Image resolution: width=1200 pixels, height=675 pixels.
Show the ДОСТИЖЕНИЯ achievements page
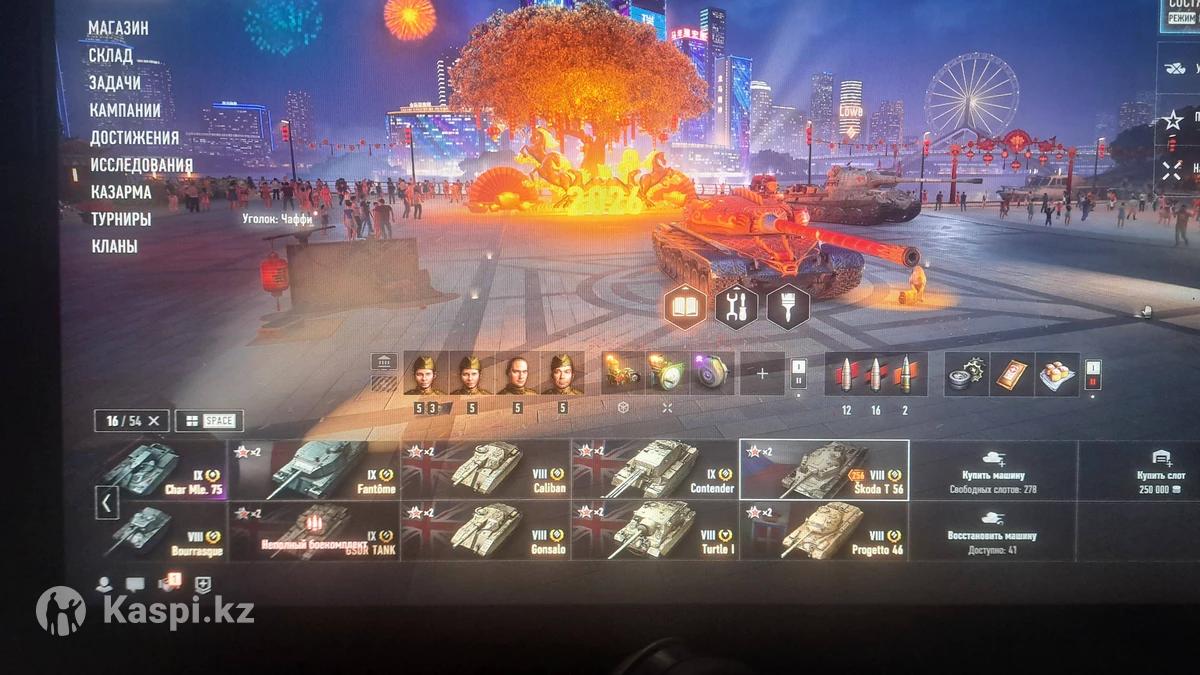134,138
